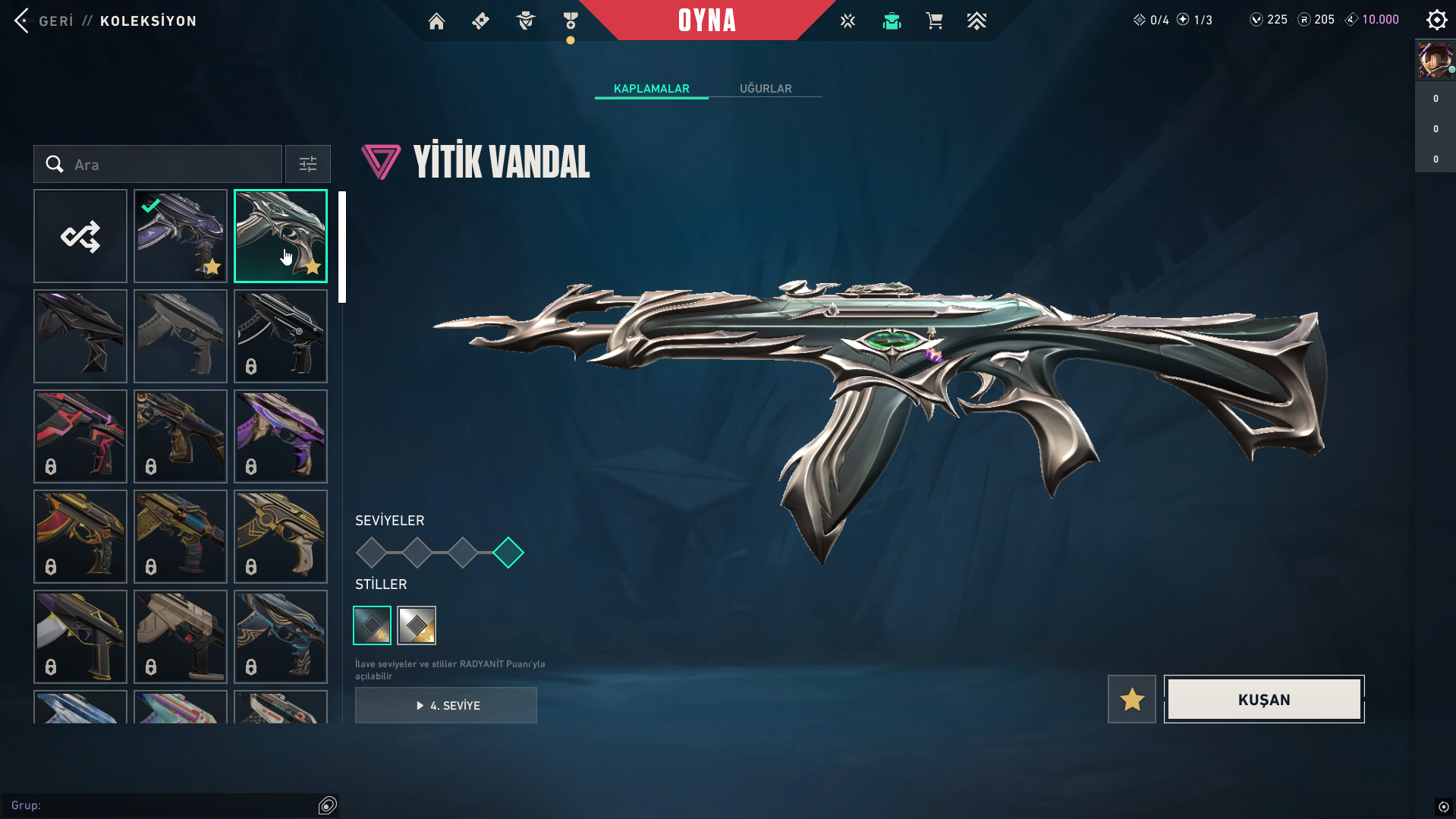This screenshot has width=1456, height=819.
Task: Select the KAPLAMALAR tab
Action: tap(651, 89)
